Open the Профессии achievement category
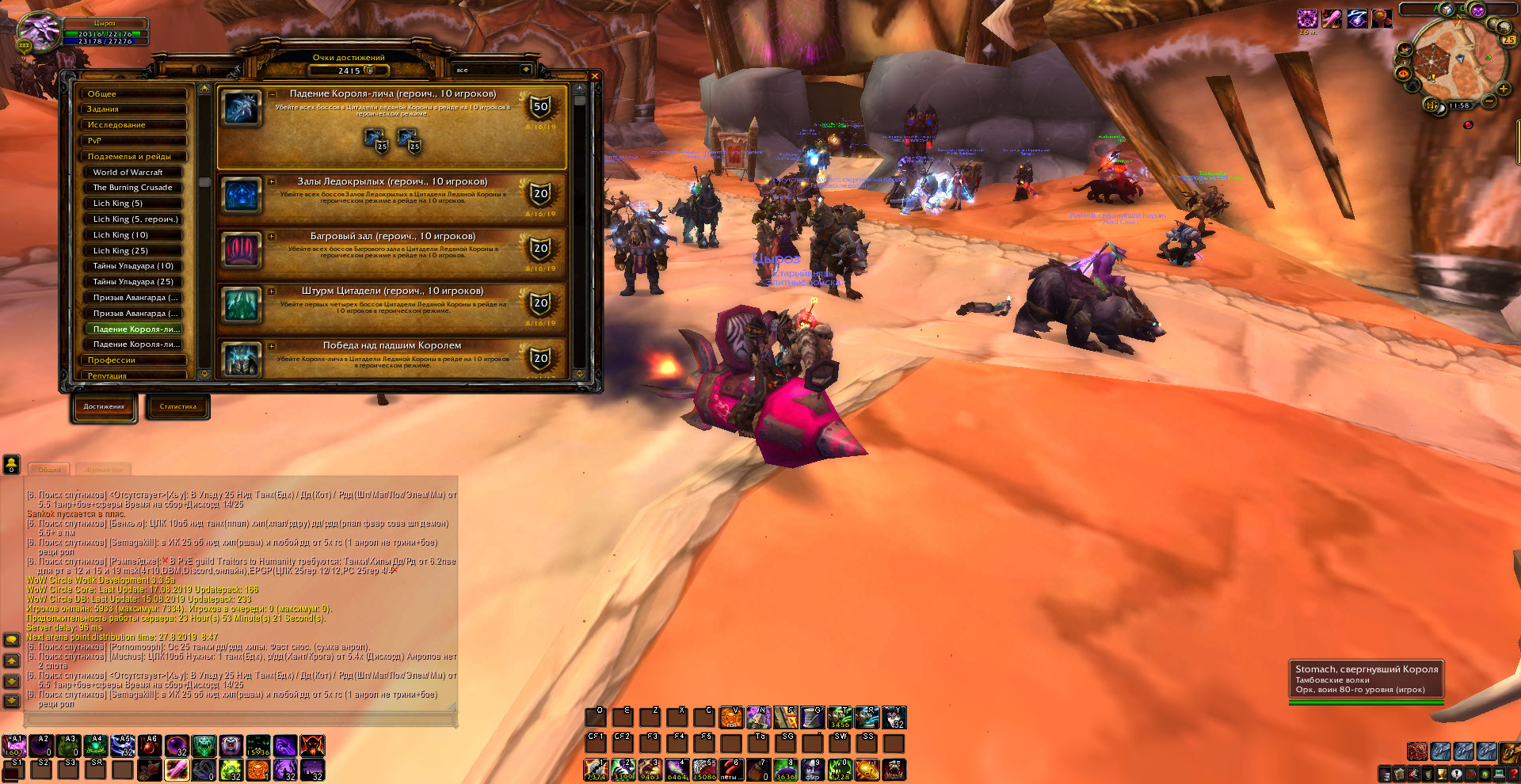The width and height of the screenshot is (1521, 784). click(x=134, y=360)
